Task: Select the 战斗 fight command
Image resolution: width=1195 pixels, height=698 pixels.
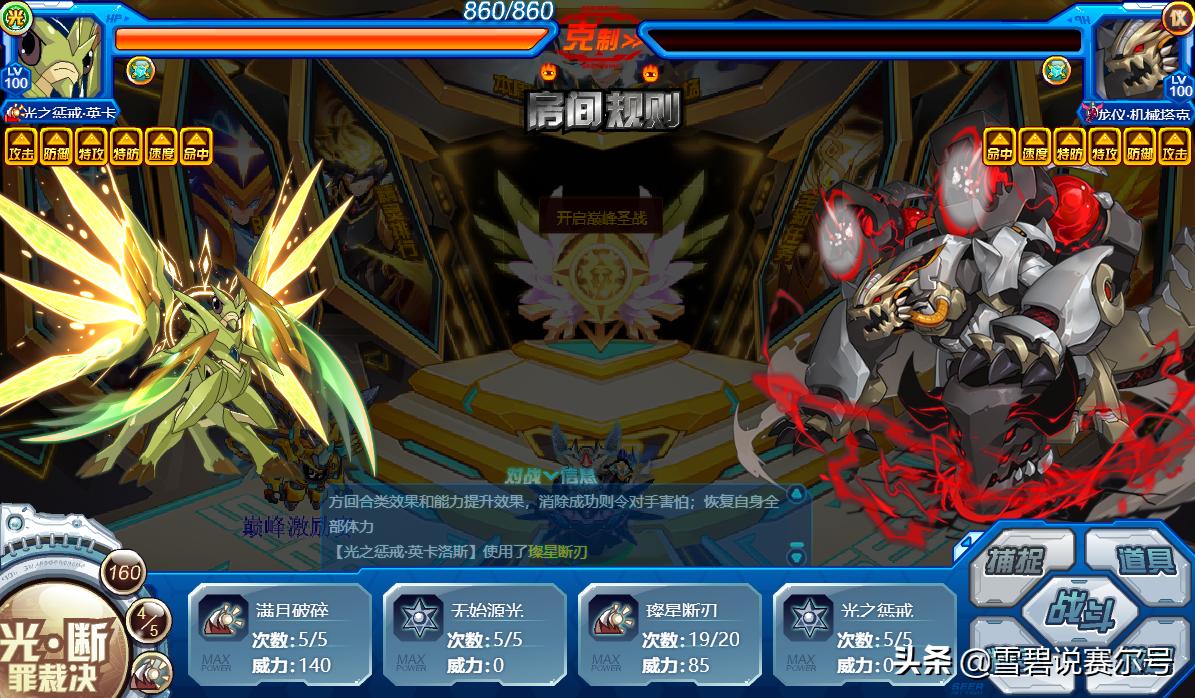Action: [1079, 610]
